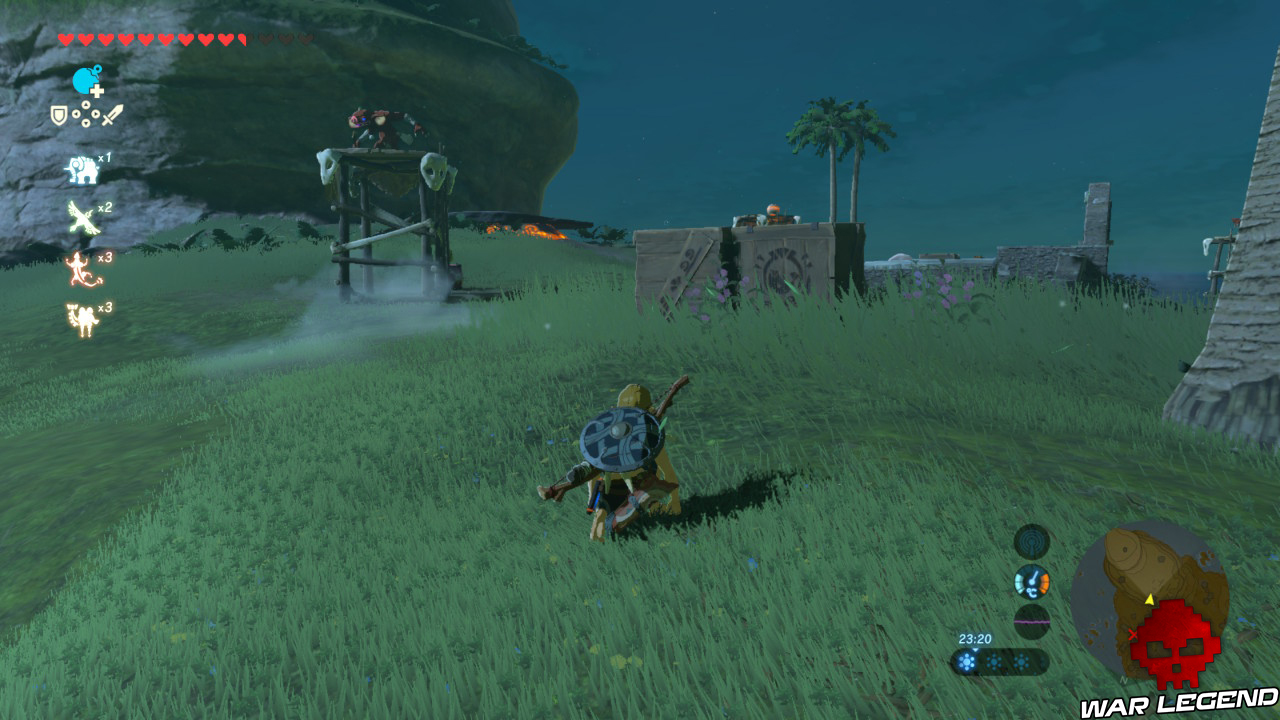Select the x3 counter beside Urbosa's Fury

click(107, 258)
